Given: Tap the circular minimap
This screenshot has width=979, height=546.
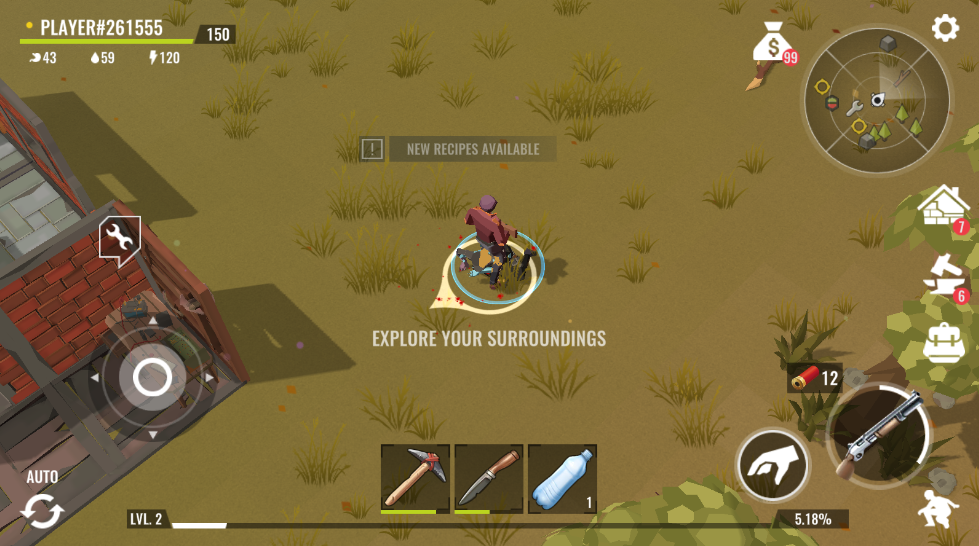Looking at the screenshot, I should point(877,100).
